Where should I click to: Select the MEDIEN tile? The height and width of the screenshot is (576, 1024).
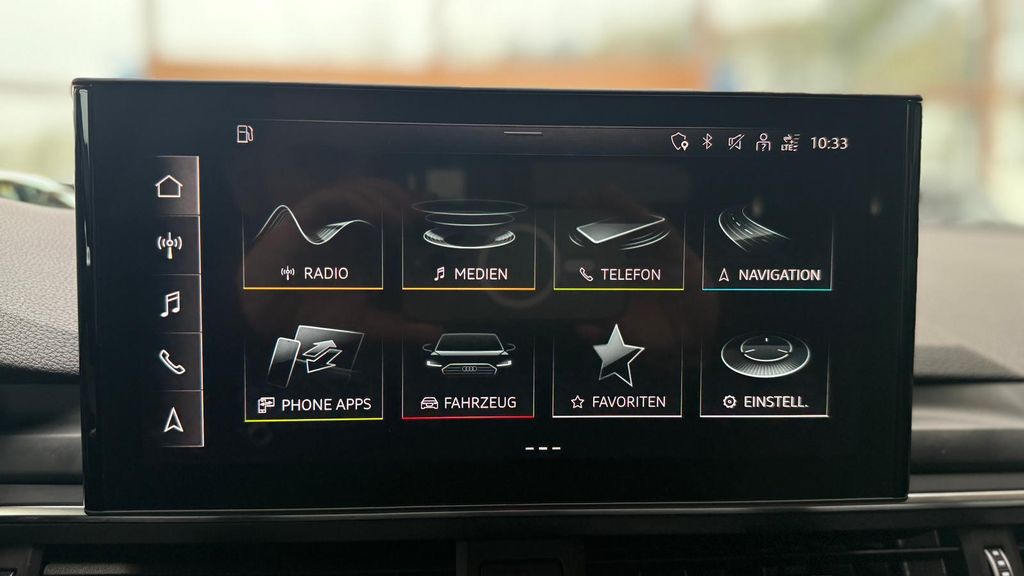[469, 247]
